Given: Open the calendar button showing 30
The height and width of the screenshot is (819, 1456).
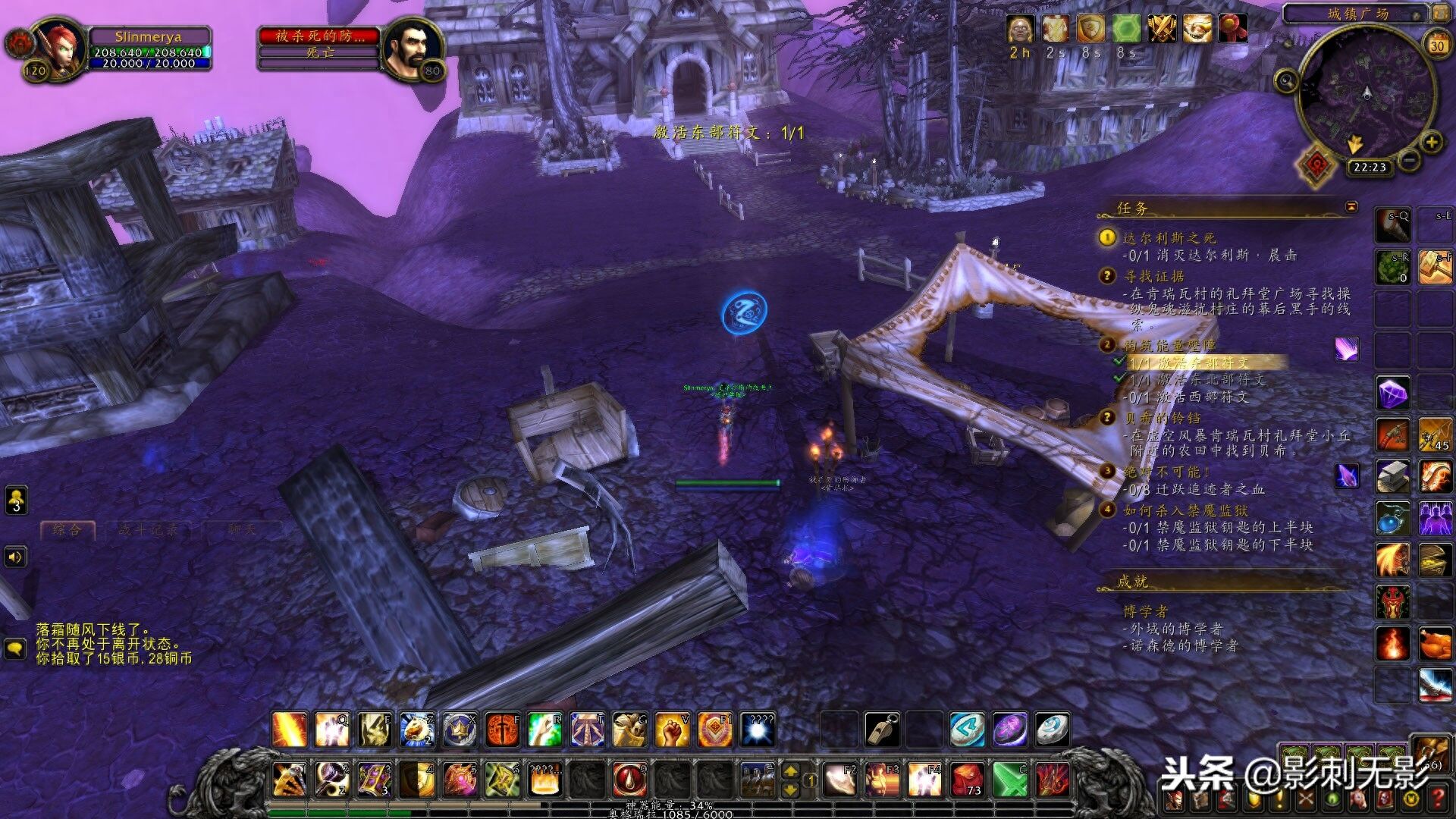Looking at the screenshot, I should point(1437,45).
